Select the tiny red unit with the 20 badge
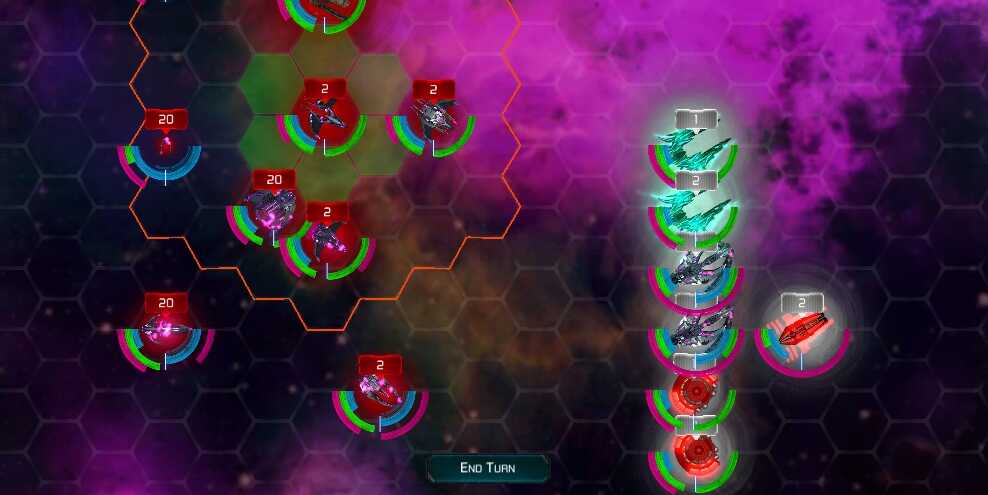Screen dimensions: 988x495 (165, 149)
